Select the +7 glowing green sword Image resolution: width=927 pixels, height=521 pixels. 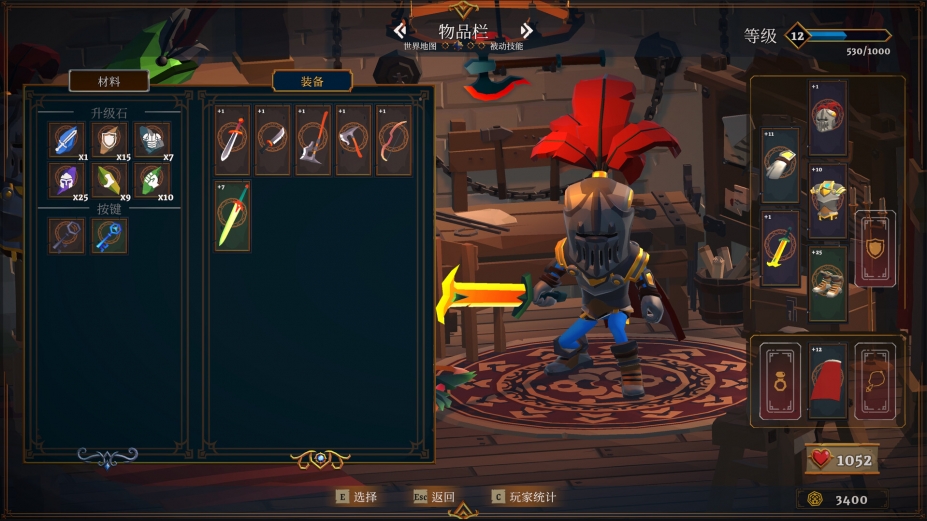[232, 216]
